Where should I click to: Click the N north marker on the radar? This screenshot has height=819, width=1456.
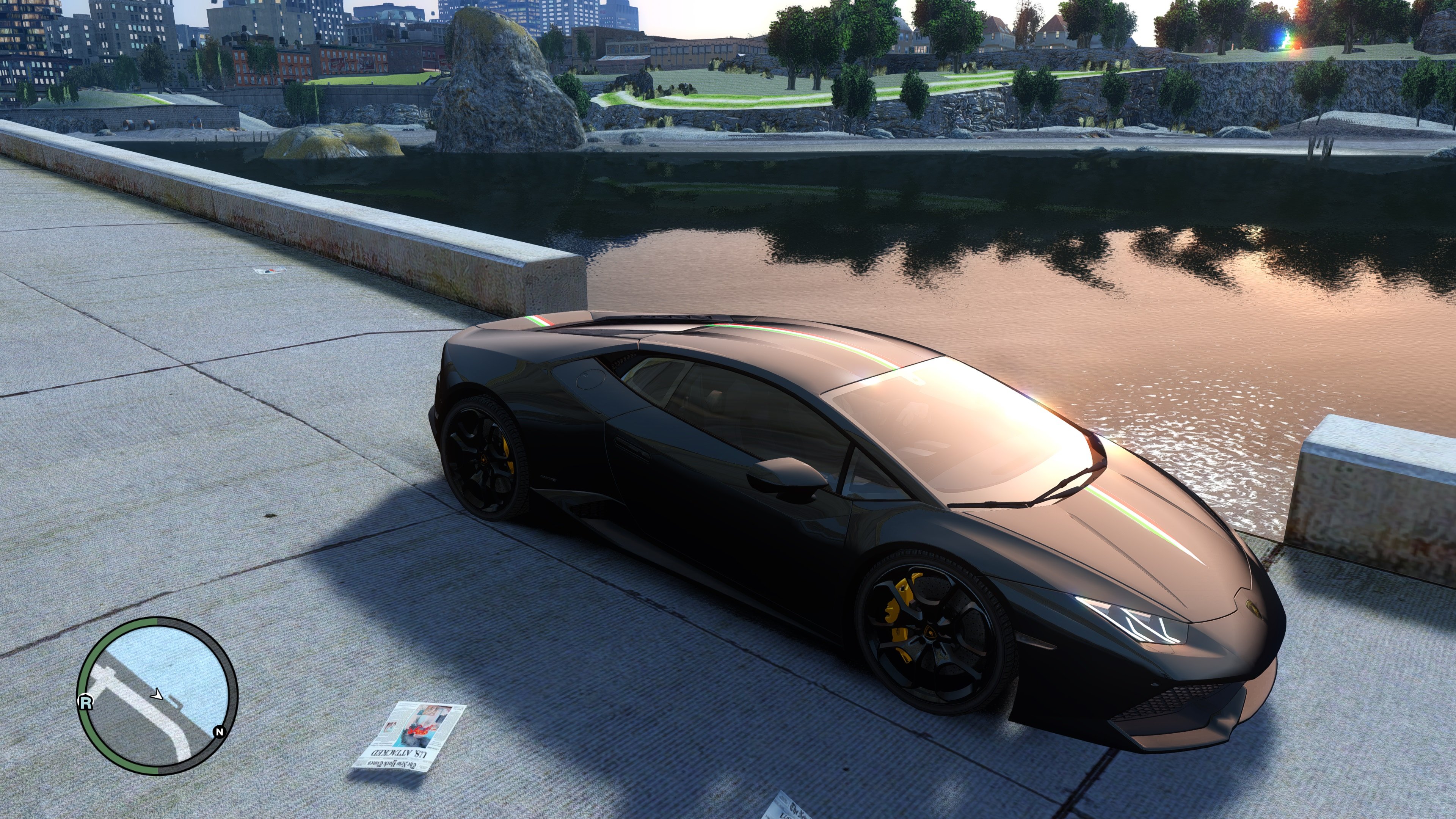[219, 732]
